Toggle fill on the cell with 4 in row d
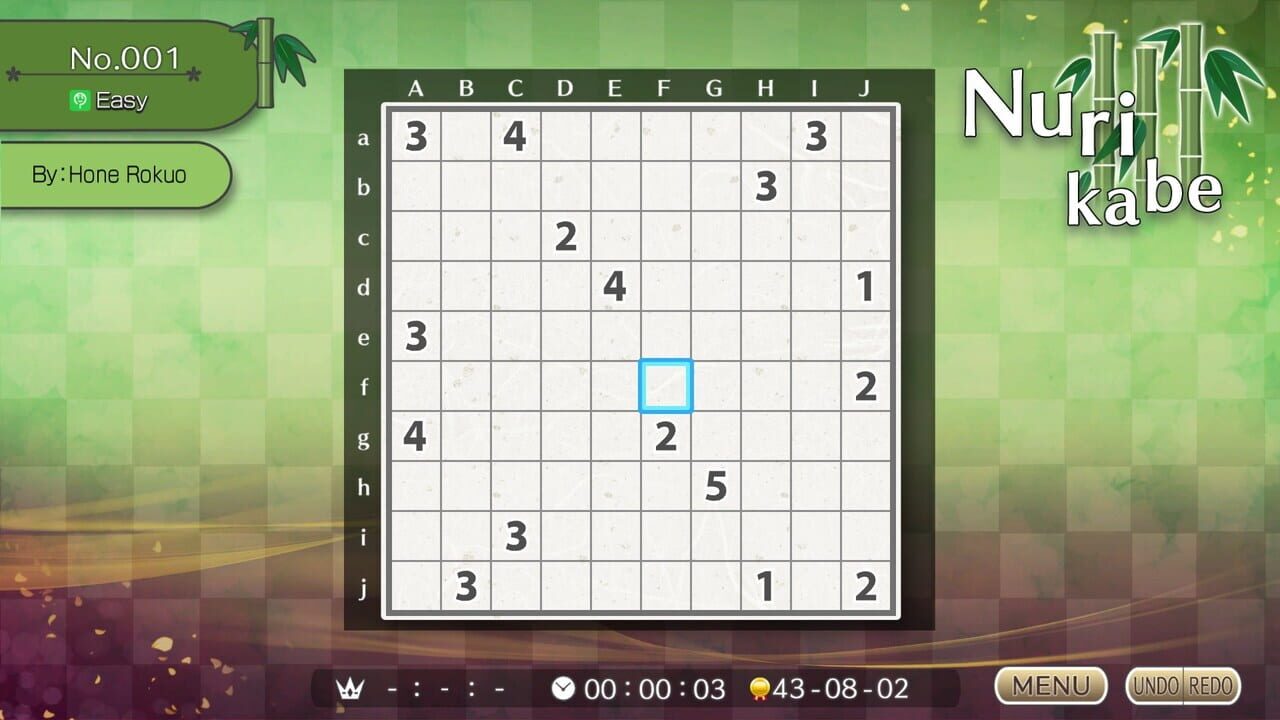This screenshot has width=1280, height=720. pyautogui.click(x=615, y=287)
